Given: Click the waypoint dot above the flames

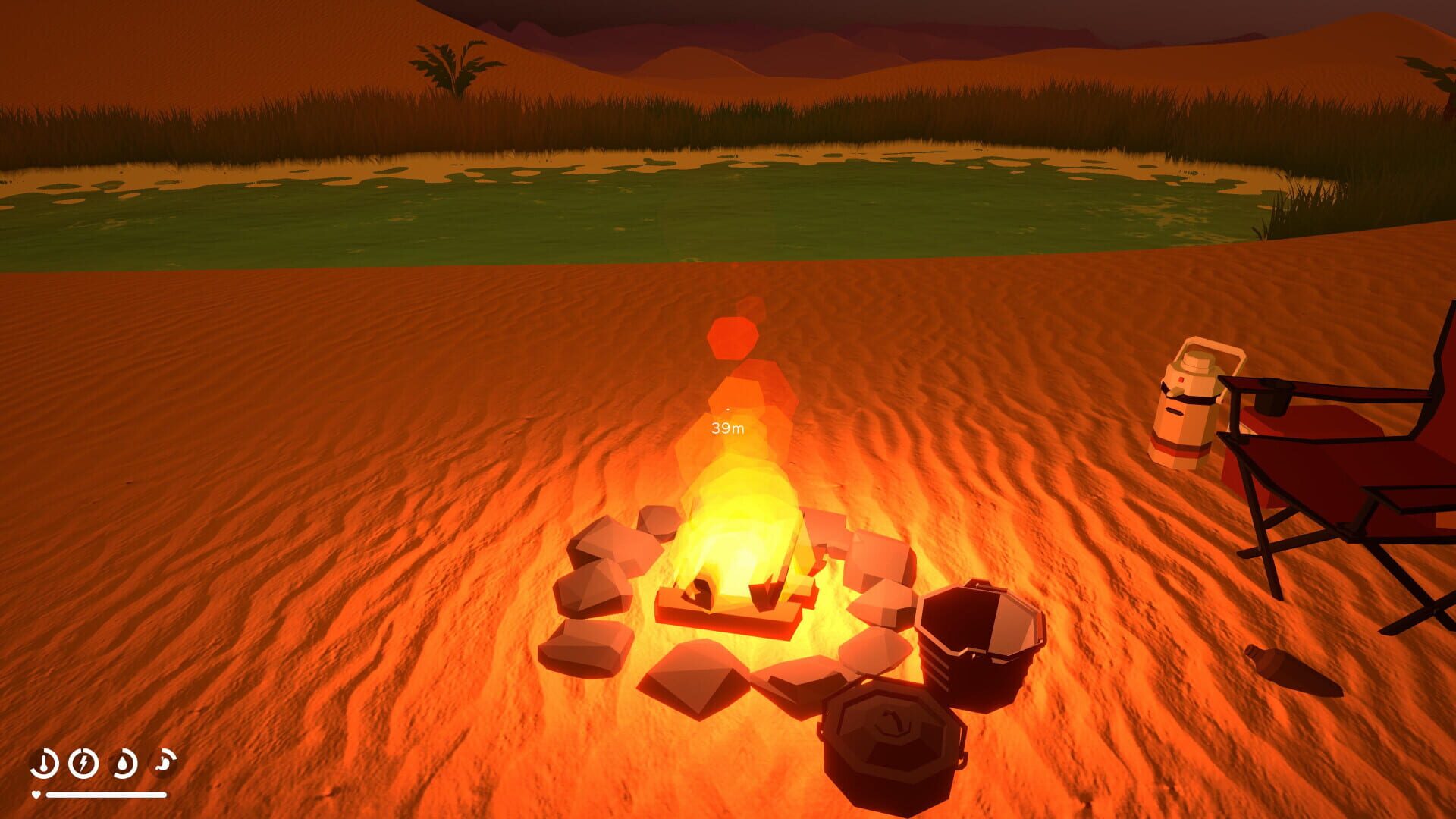Looking at the screenshot, I should (x=726, y=409).
